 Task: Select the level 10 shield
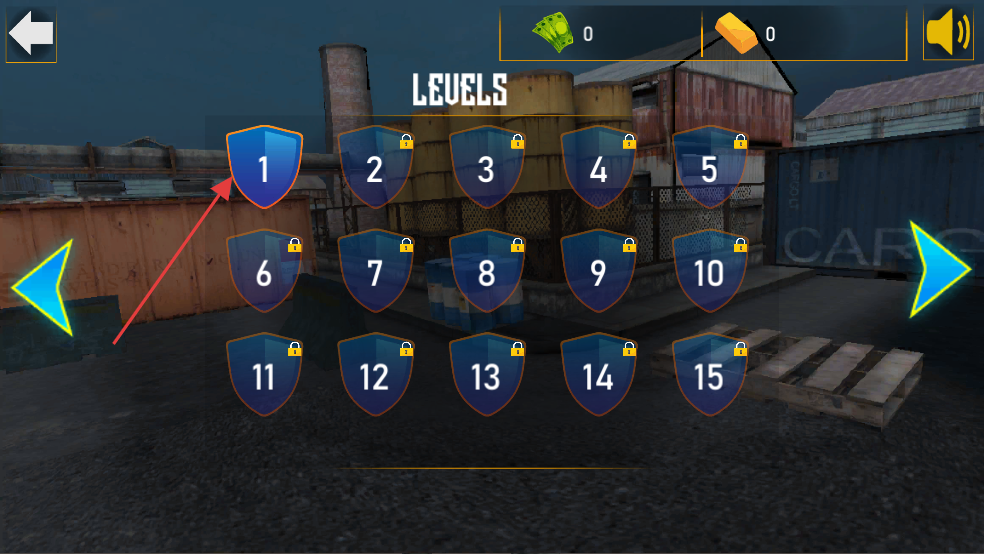click(709, 272)
